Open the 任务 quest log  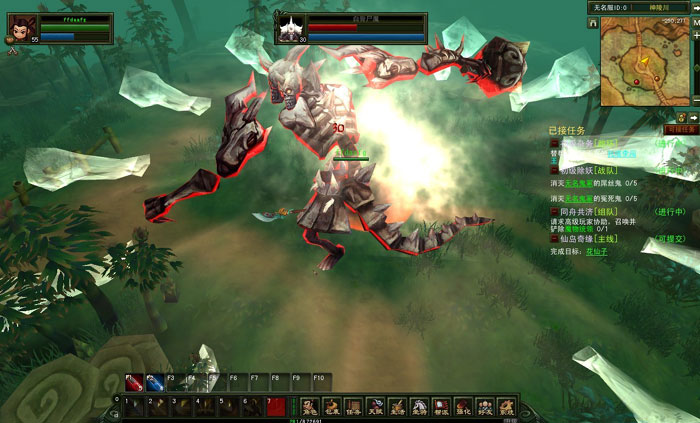point(353,406)
